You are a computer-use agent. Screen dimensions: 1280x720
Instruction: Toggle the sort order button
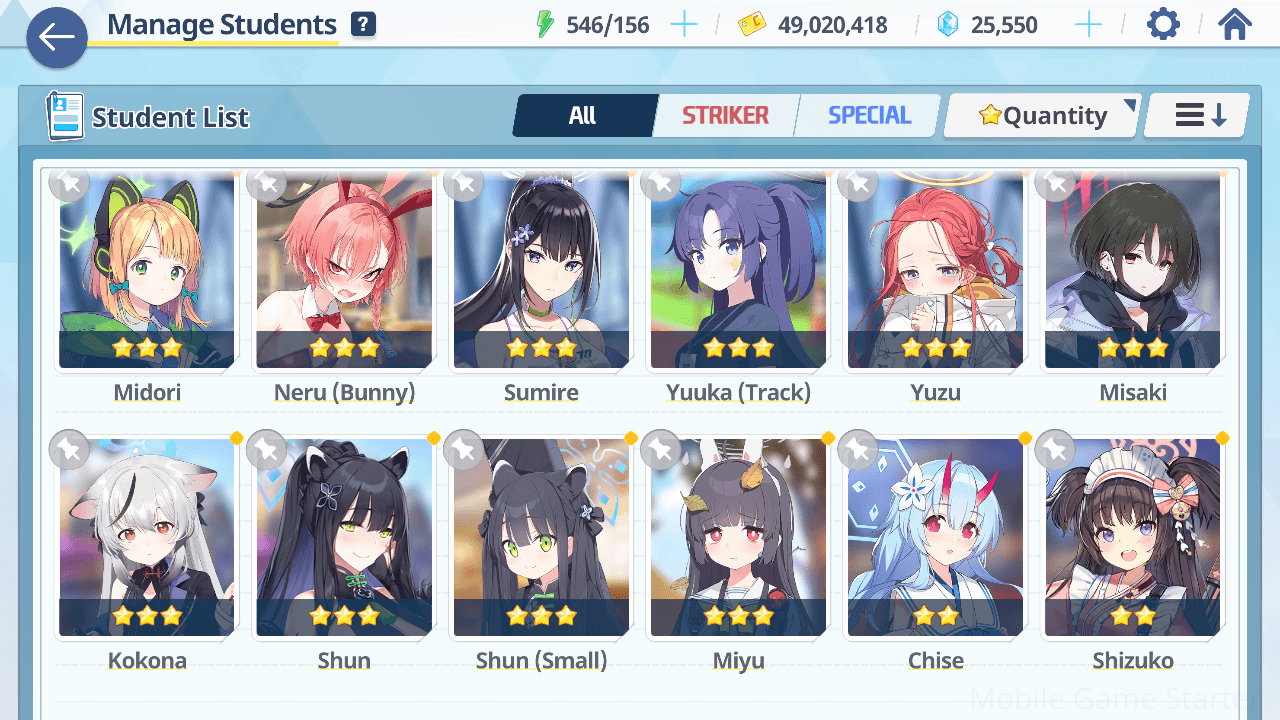pyautogui.click(x=1198, y=116)
